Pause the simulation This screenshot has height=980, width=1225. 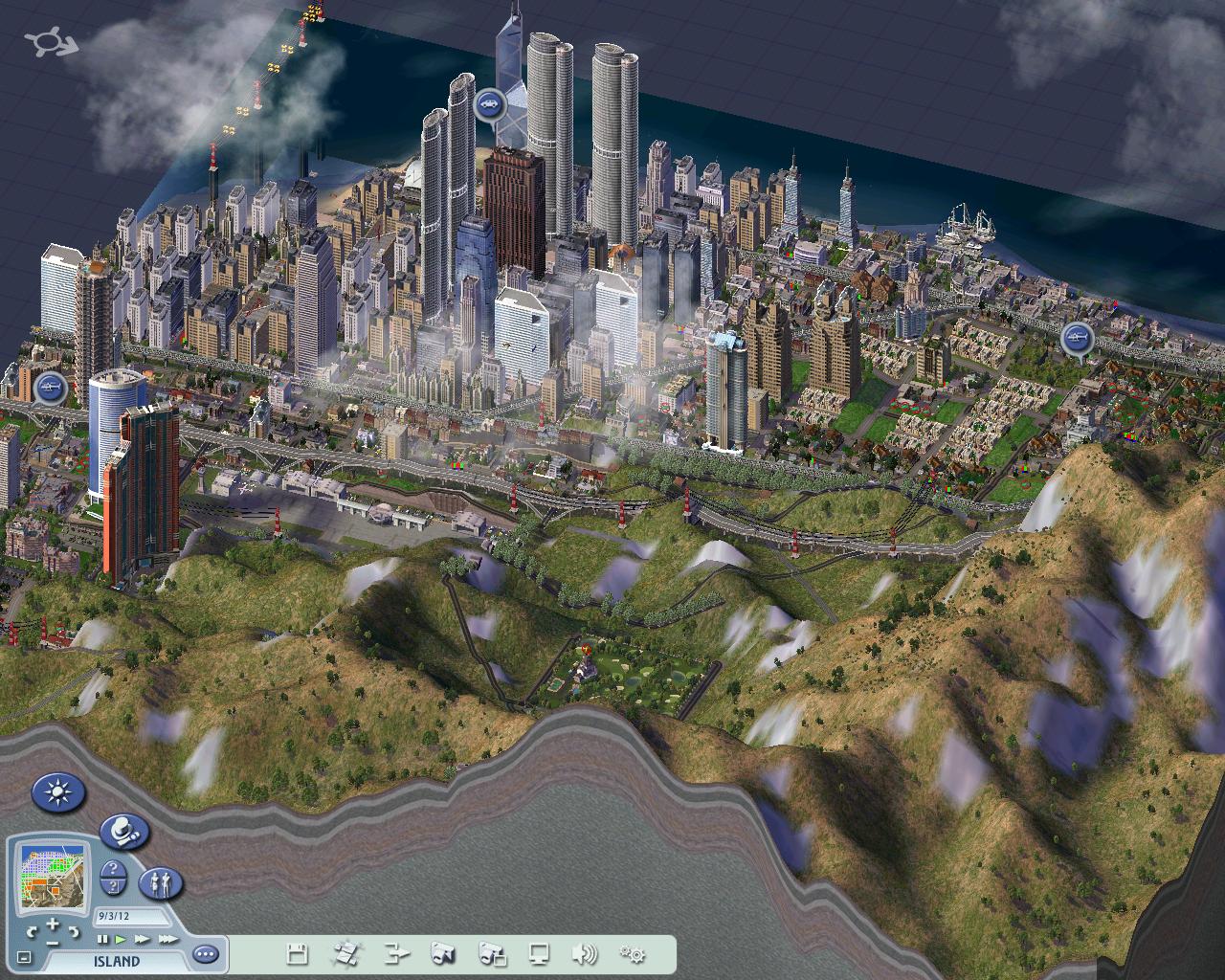(103, 939)
